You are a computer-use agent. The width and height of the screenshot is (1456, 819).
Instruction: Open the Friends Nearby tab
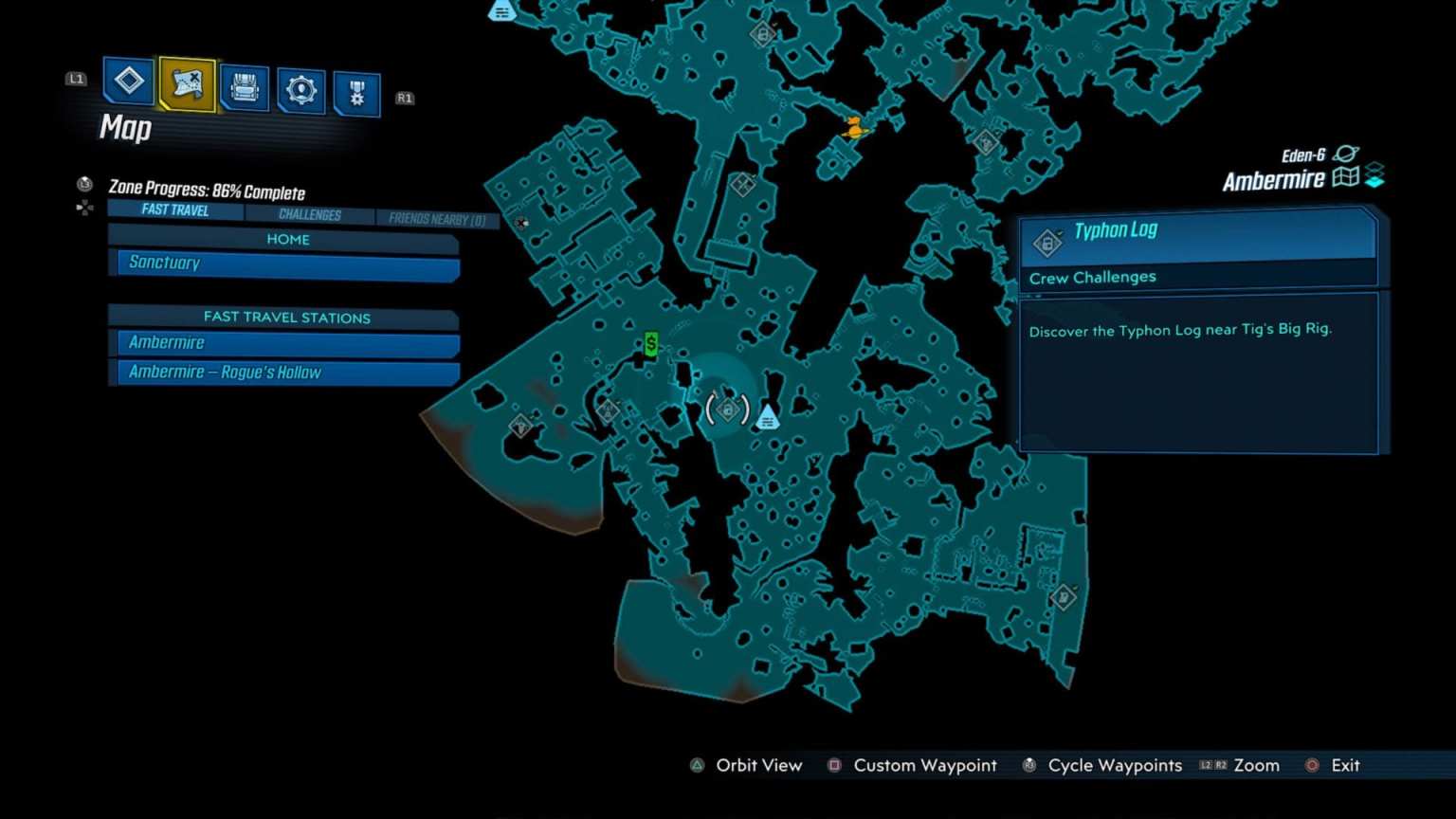tap(435, 218)
